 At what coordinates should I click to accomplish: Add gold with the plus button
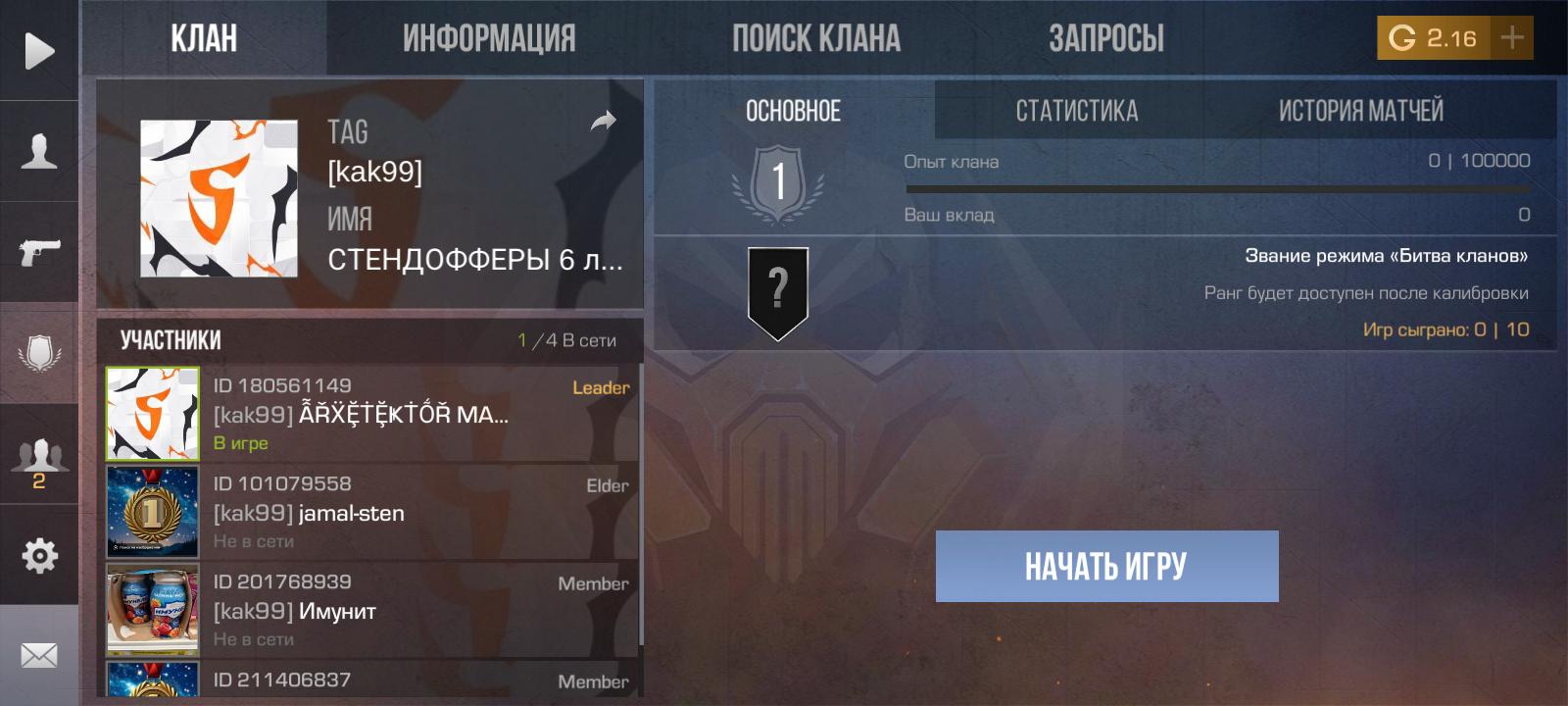click(1512, 38)
